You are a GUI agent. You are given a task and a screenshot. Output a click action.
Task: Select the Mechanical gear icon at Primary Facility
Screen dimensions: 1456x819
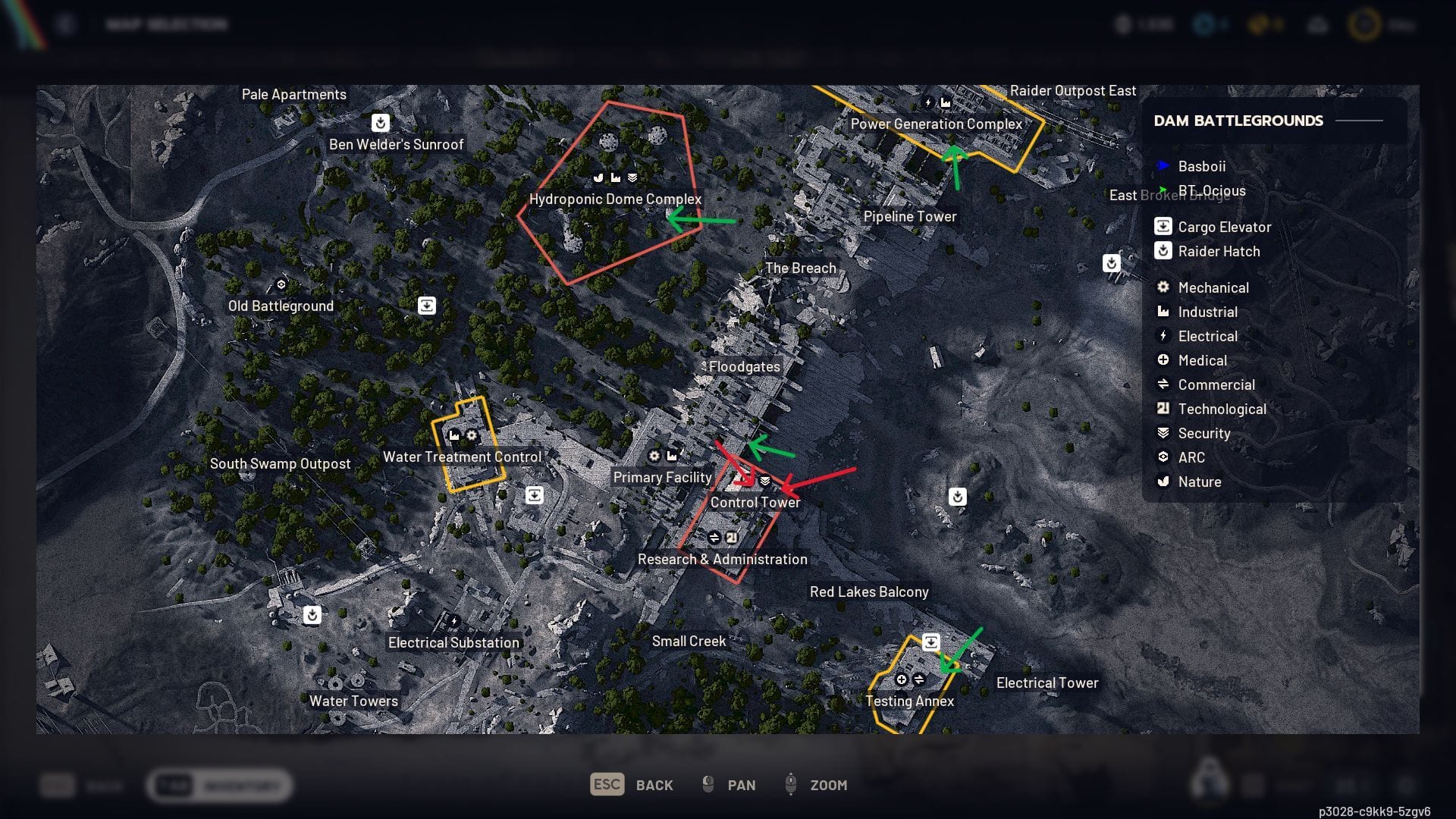click(x=654, y=456)
